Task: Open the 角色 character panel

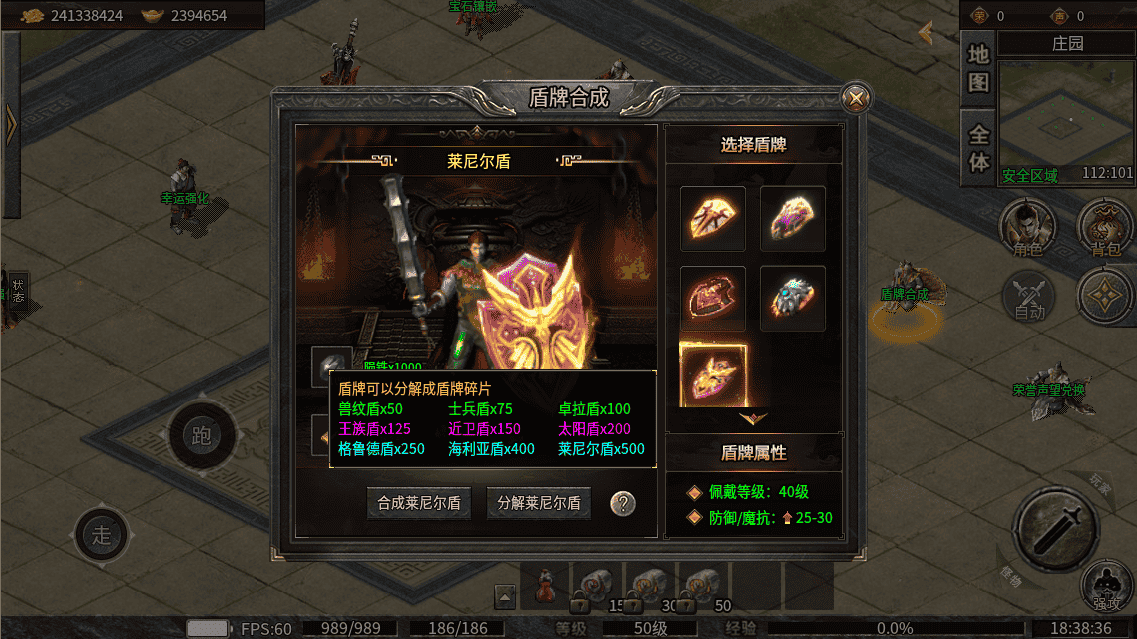Action: pos(1029,228)
